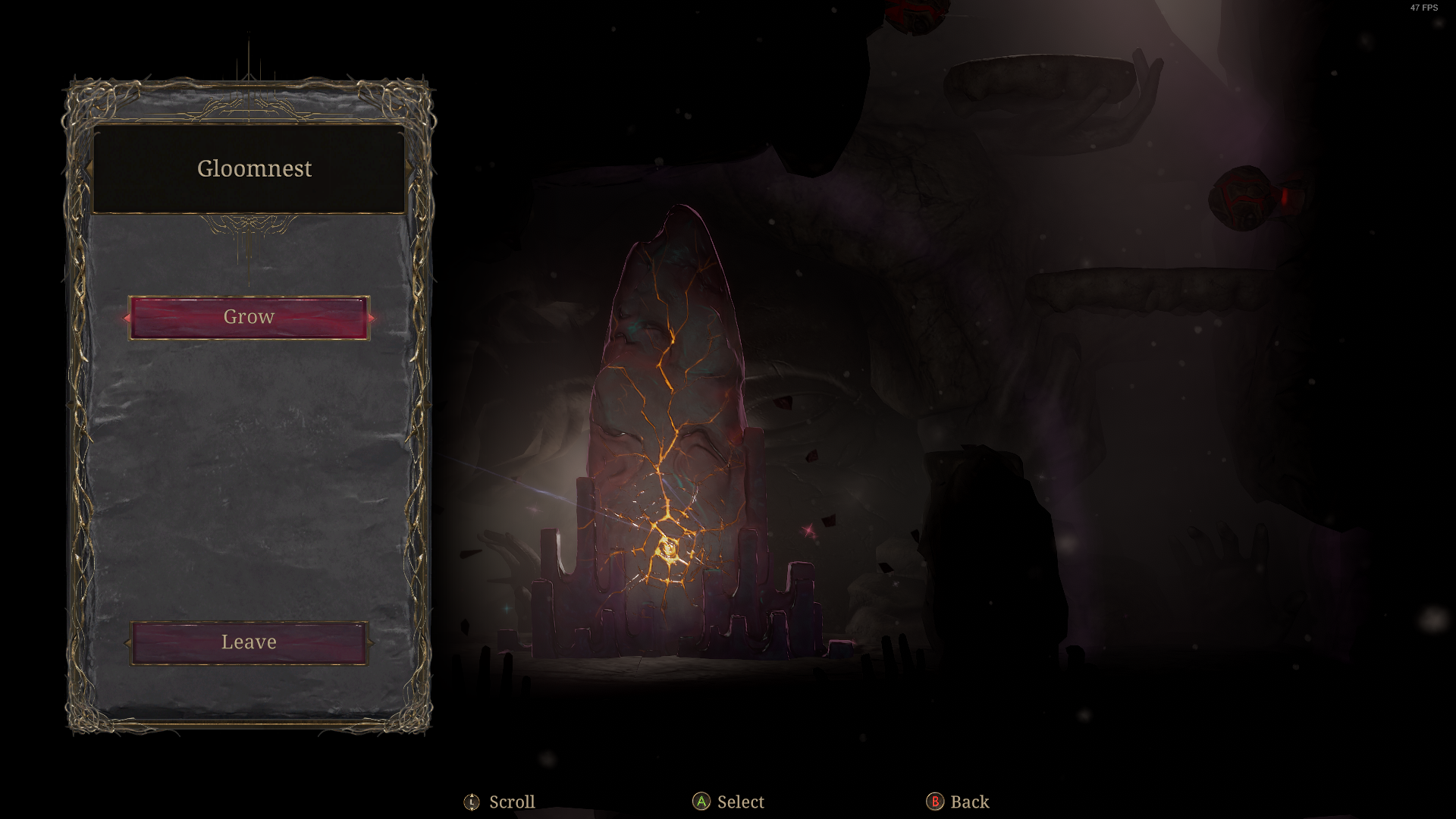This screenshot has width=1456, height=819.
Task: Choose the Grow option
Action: tap(249, 317)
